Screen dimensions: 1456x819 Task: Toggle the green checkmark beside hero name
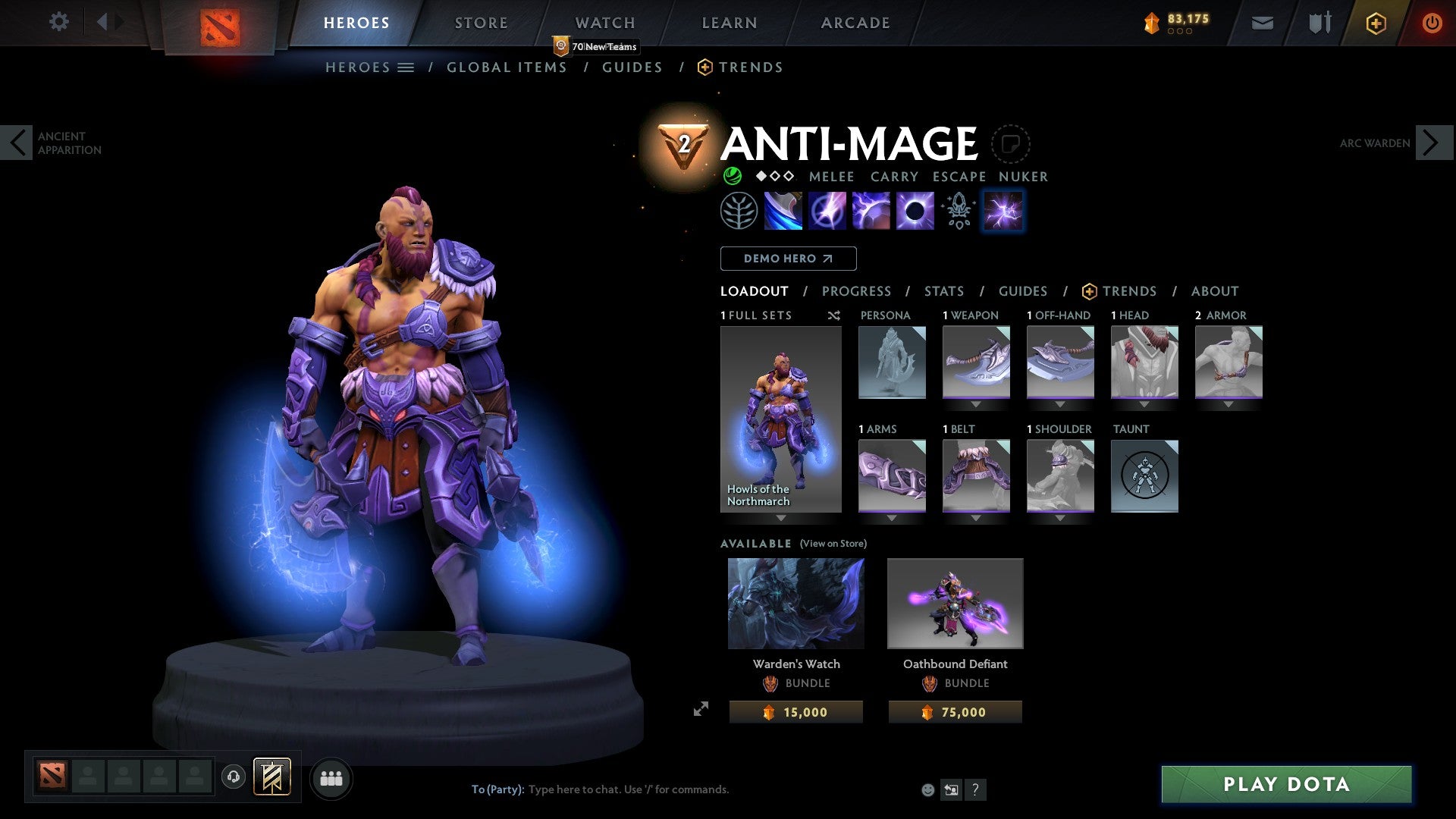(732, 176)
